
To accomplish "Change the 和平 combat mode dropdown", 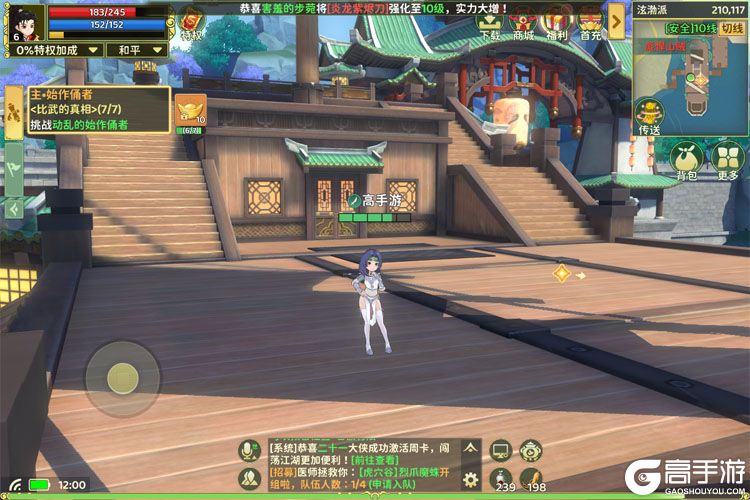I will (135, 49).
